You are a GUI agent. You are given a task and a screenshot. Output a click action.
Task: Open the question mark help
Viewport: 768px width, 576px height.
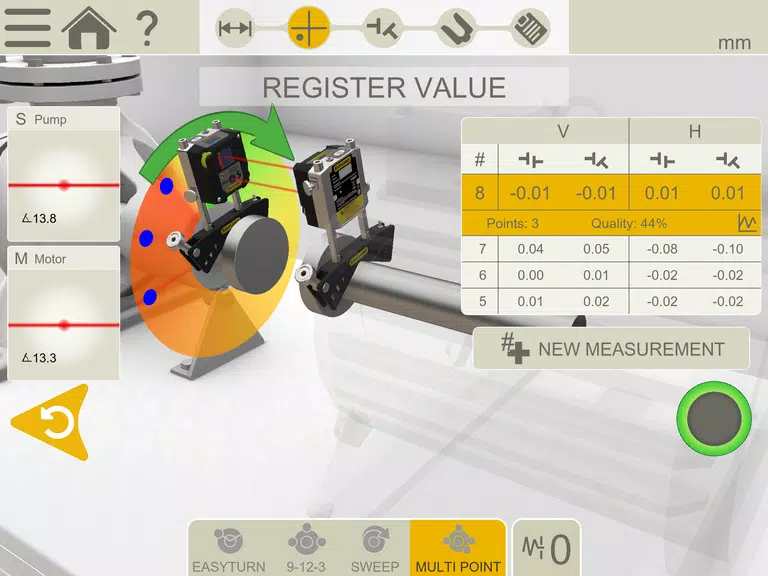pyautogui.click(x=146, y=27)
